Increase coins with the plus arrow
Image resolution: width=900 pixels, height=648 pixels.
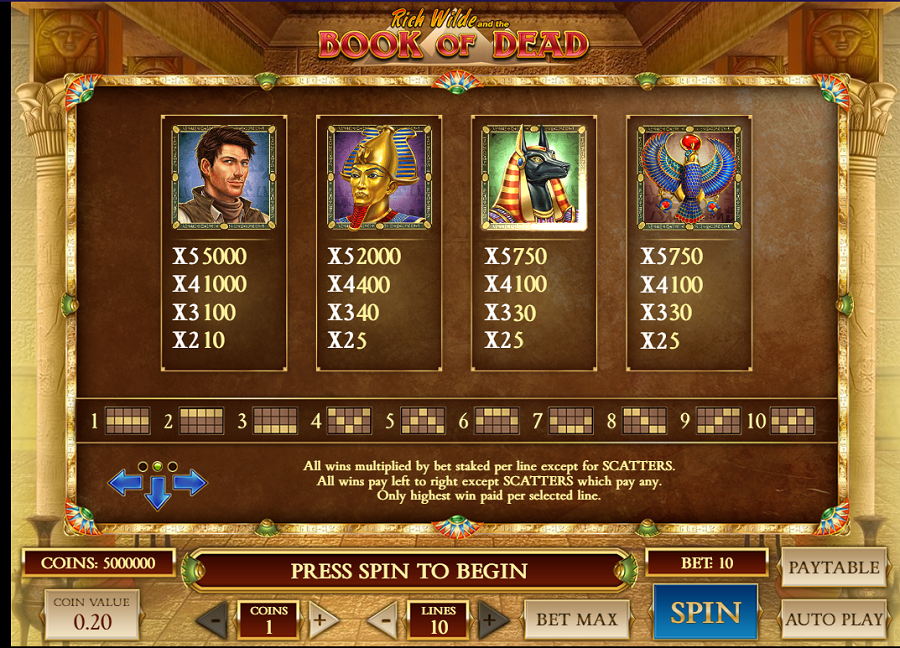click(x=319, y=620)
